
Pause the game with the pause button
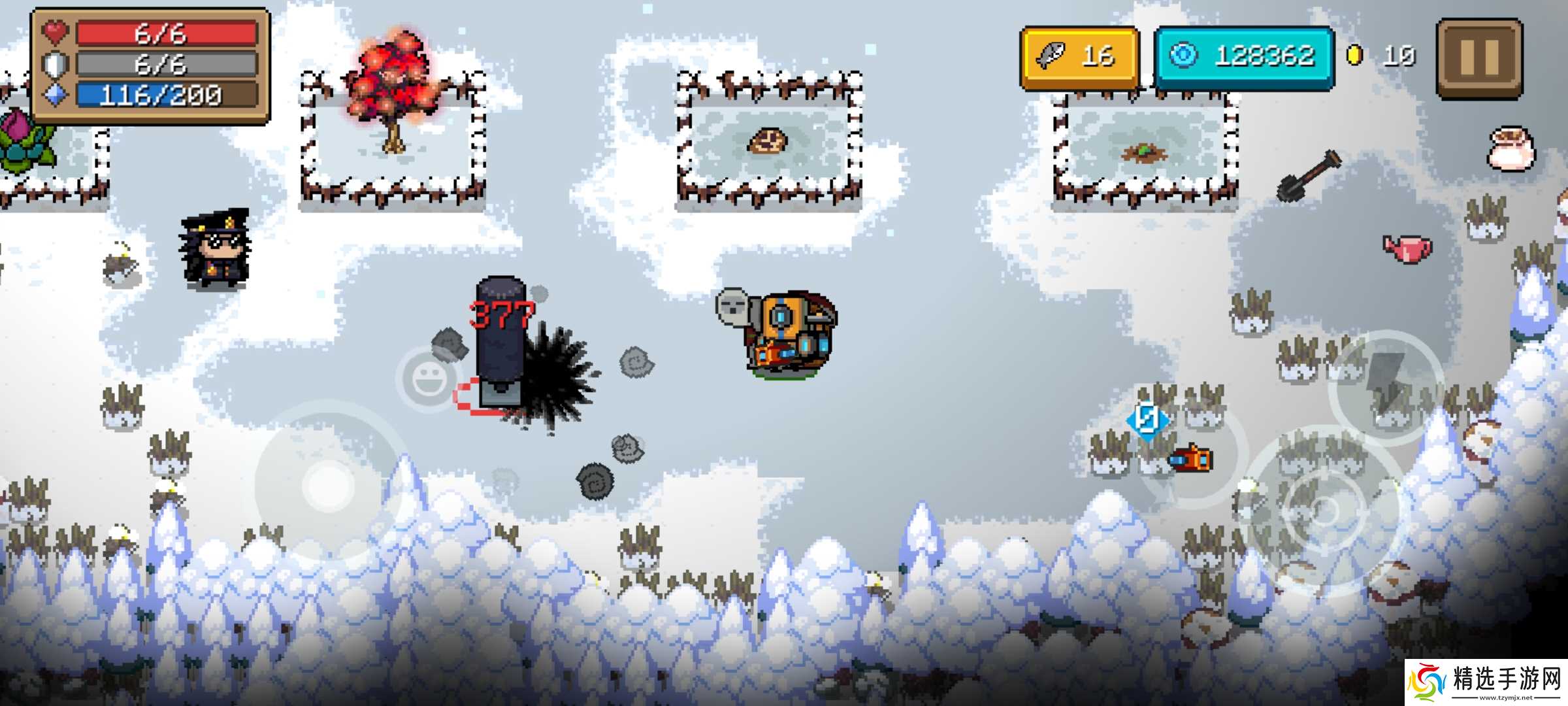coord(1480,58)
